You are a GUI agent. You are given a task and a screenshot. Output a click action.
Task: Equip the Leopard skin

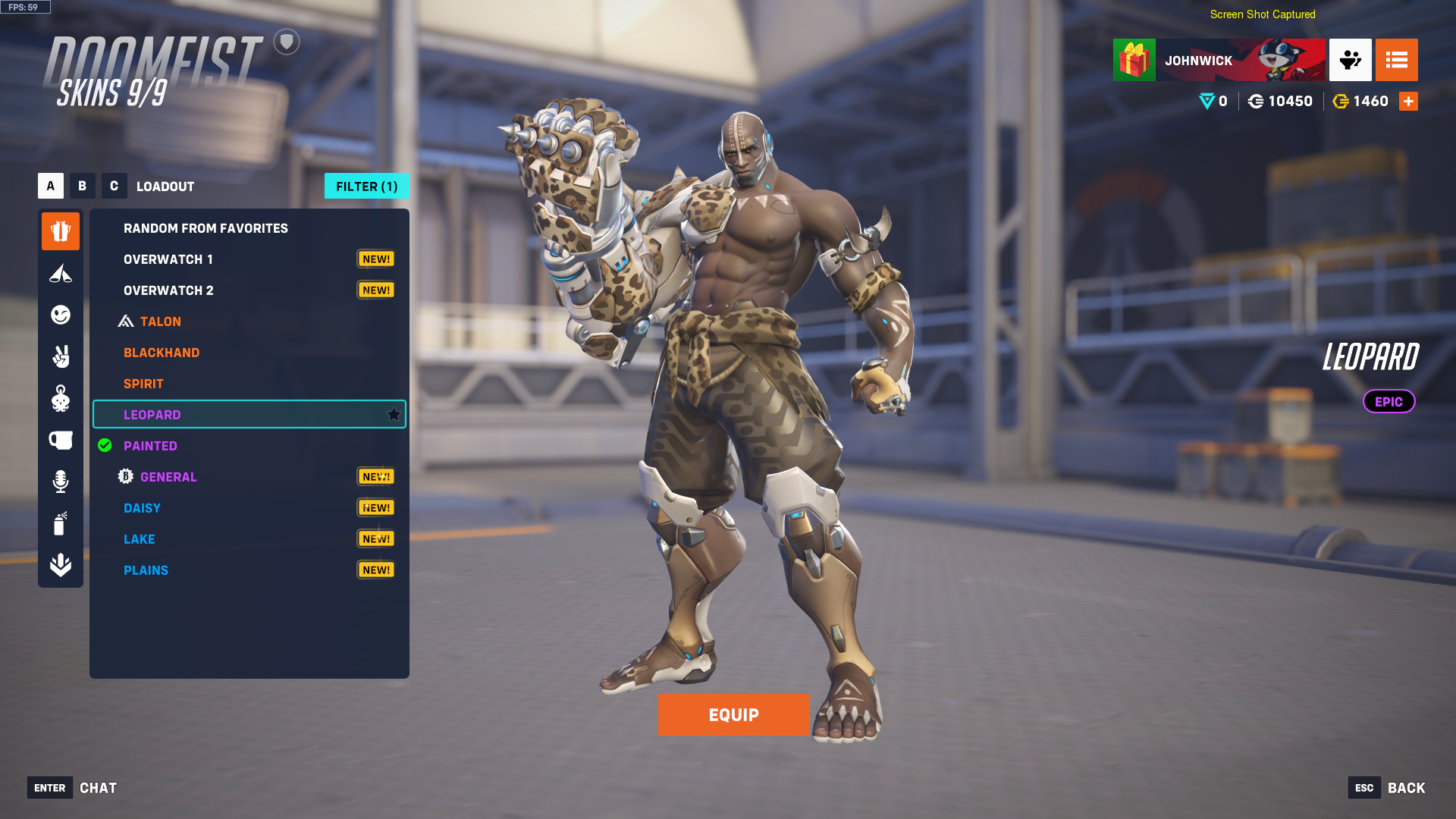click(733, 714)
